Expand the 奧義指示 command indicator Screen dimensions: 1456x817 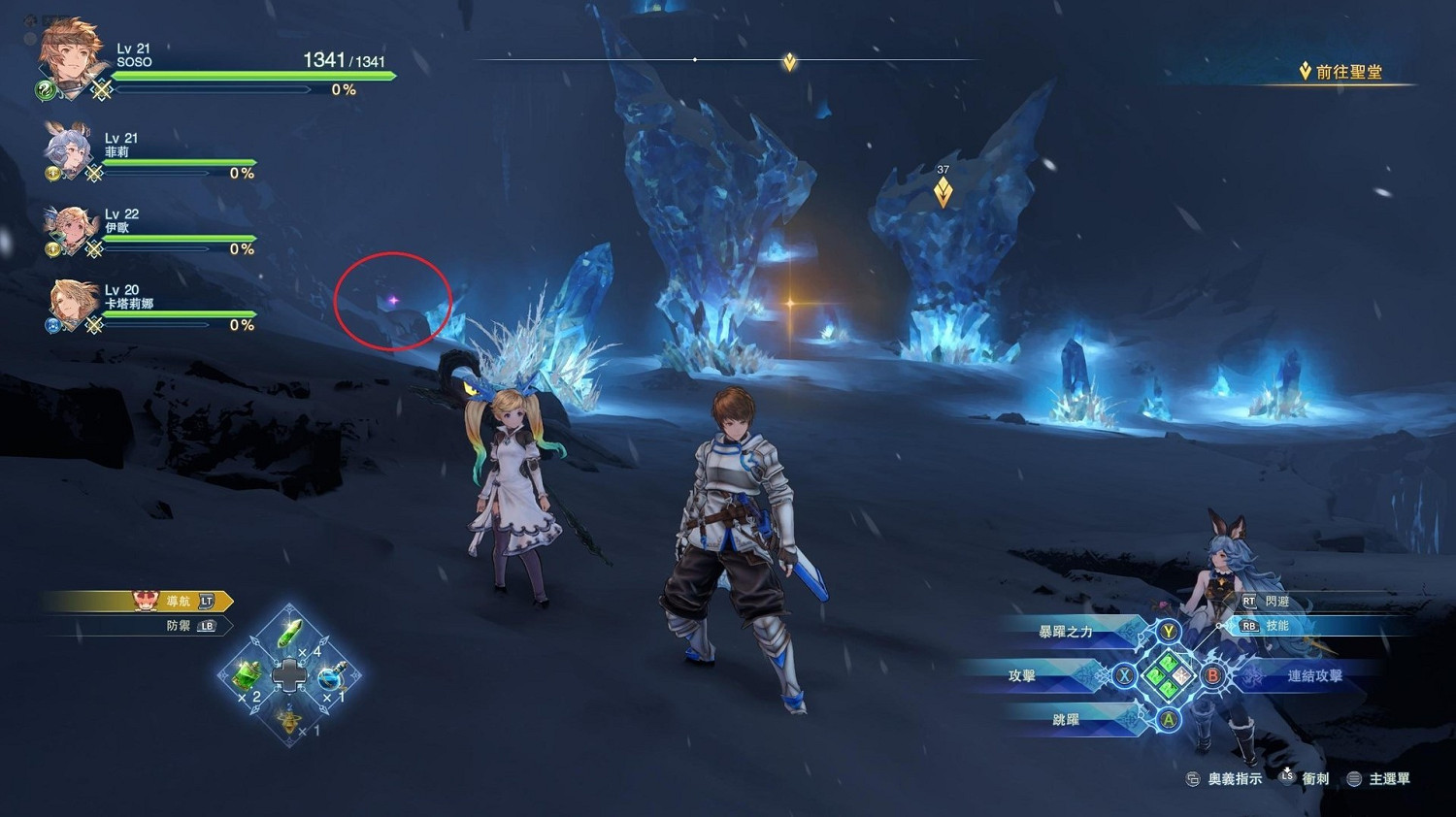pyautogui.click(x=1225, y=778)
